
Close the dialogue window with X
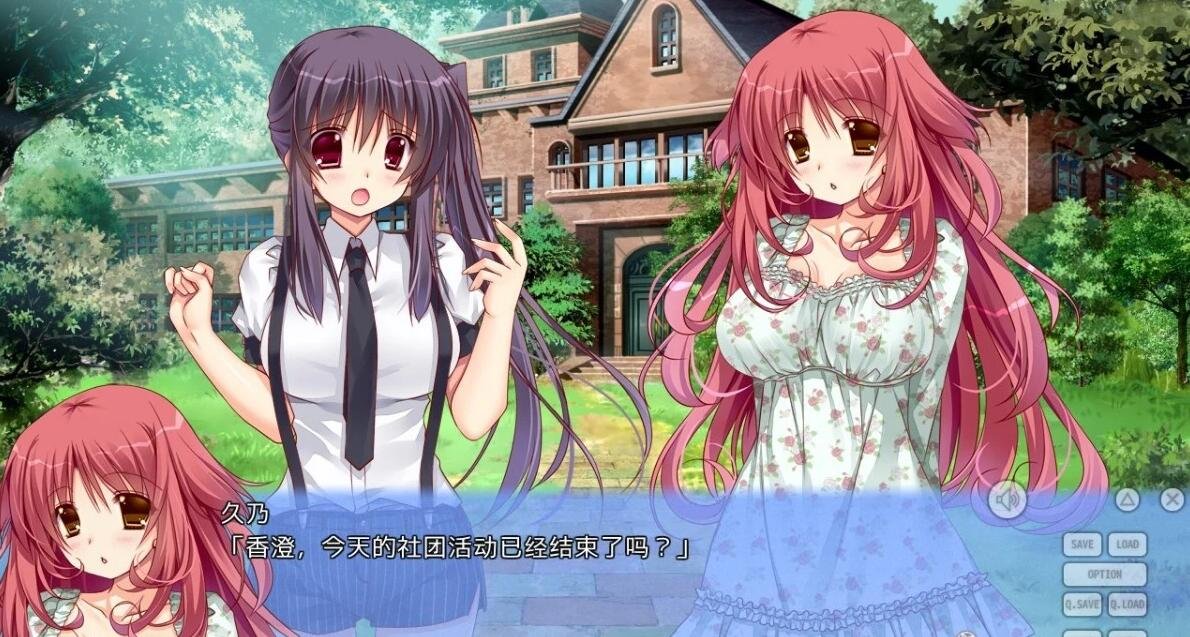1172,500
